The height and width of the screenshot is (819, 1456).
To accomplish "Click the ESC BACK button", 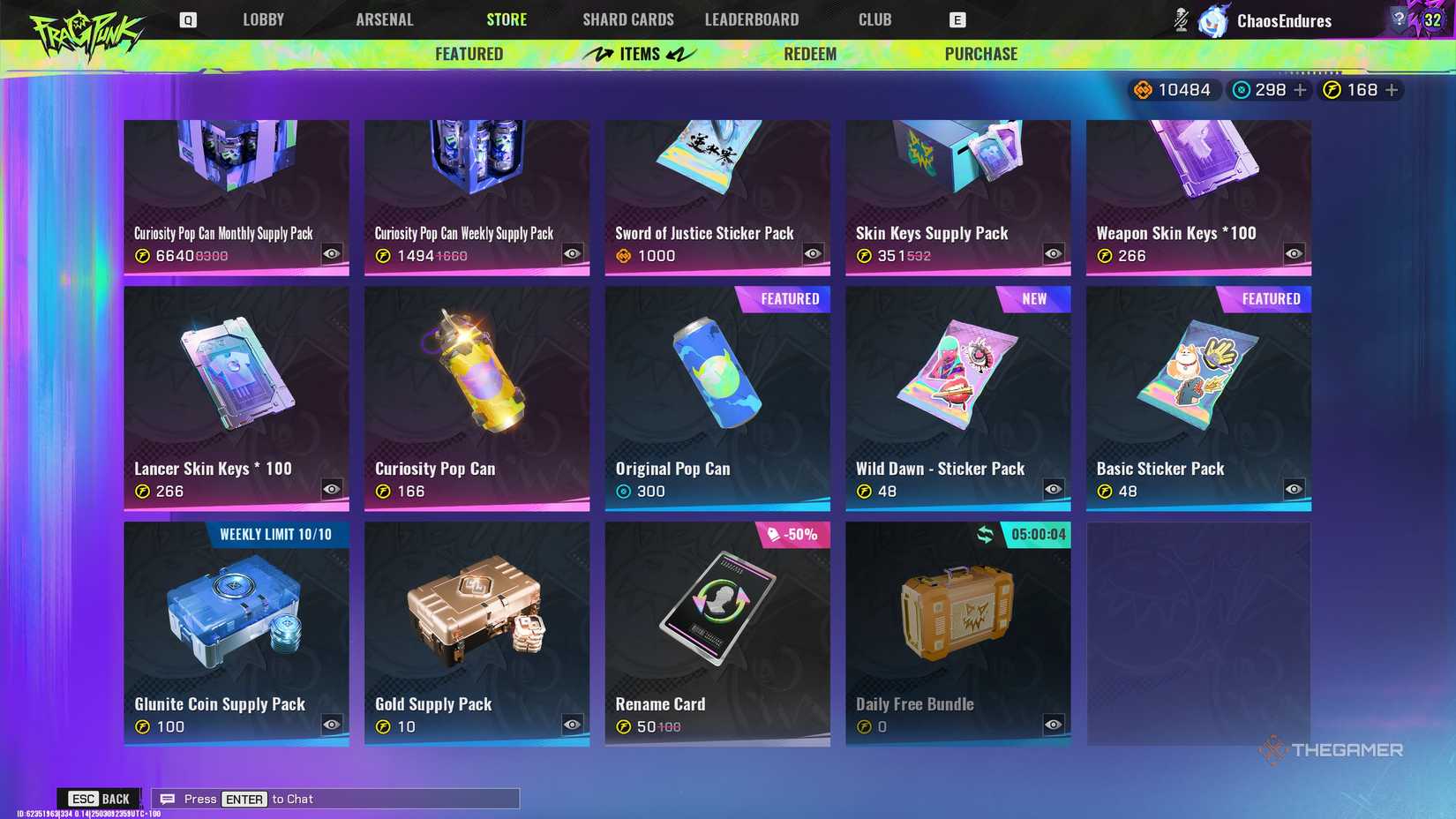I will coord(100,798).
